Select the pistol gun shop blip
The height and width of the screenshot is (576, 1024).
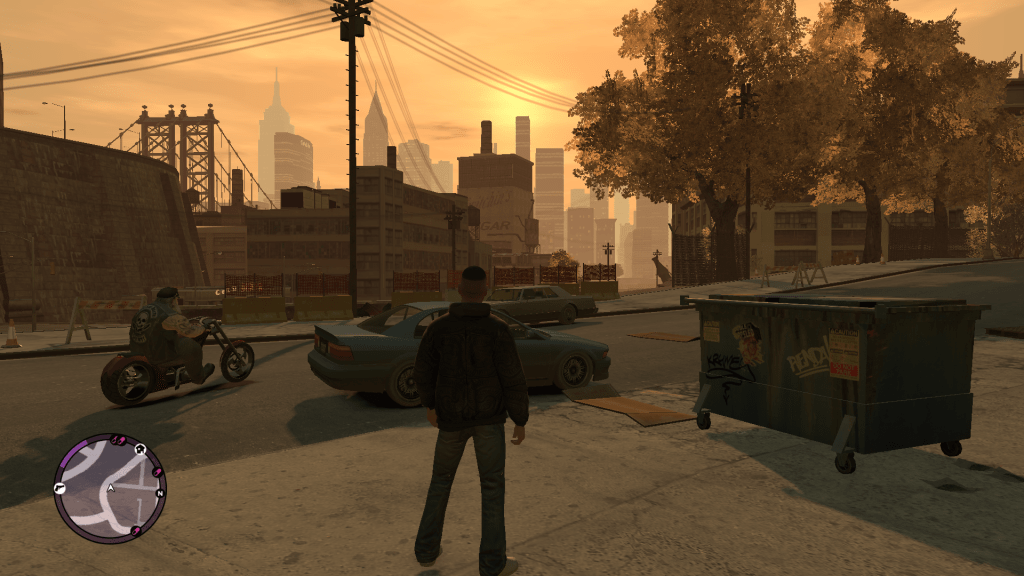pyautogui.click(x=61, y=488)
